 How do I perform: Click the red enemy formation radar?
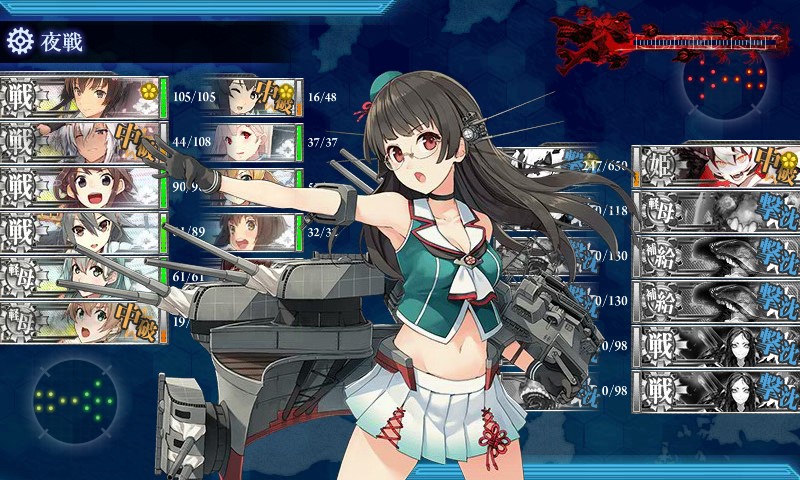pos(728,81)
